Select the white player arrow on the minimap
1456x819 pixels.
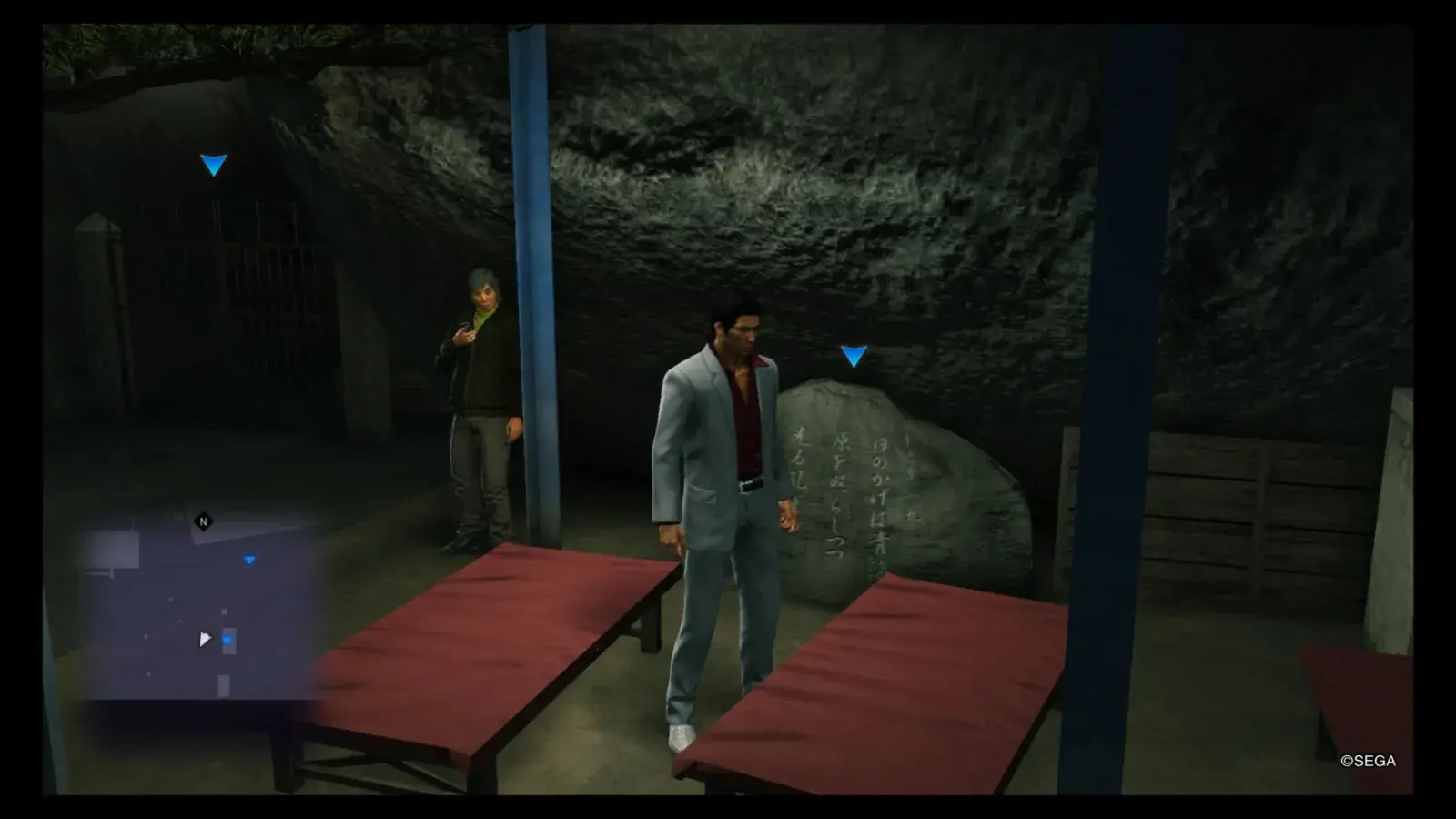(205, 639)
